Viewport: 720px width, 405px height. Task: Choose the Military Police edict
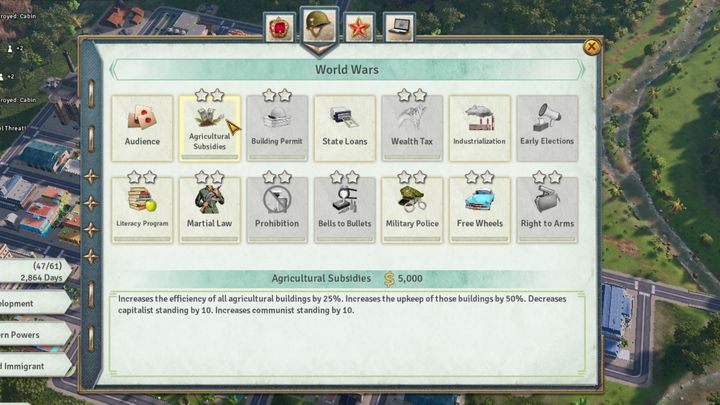412,209
